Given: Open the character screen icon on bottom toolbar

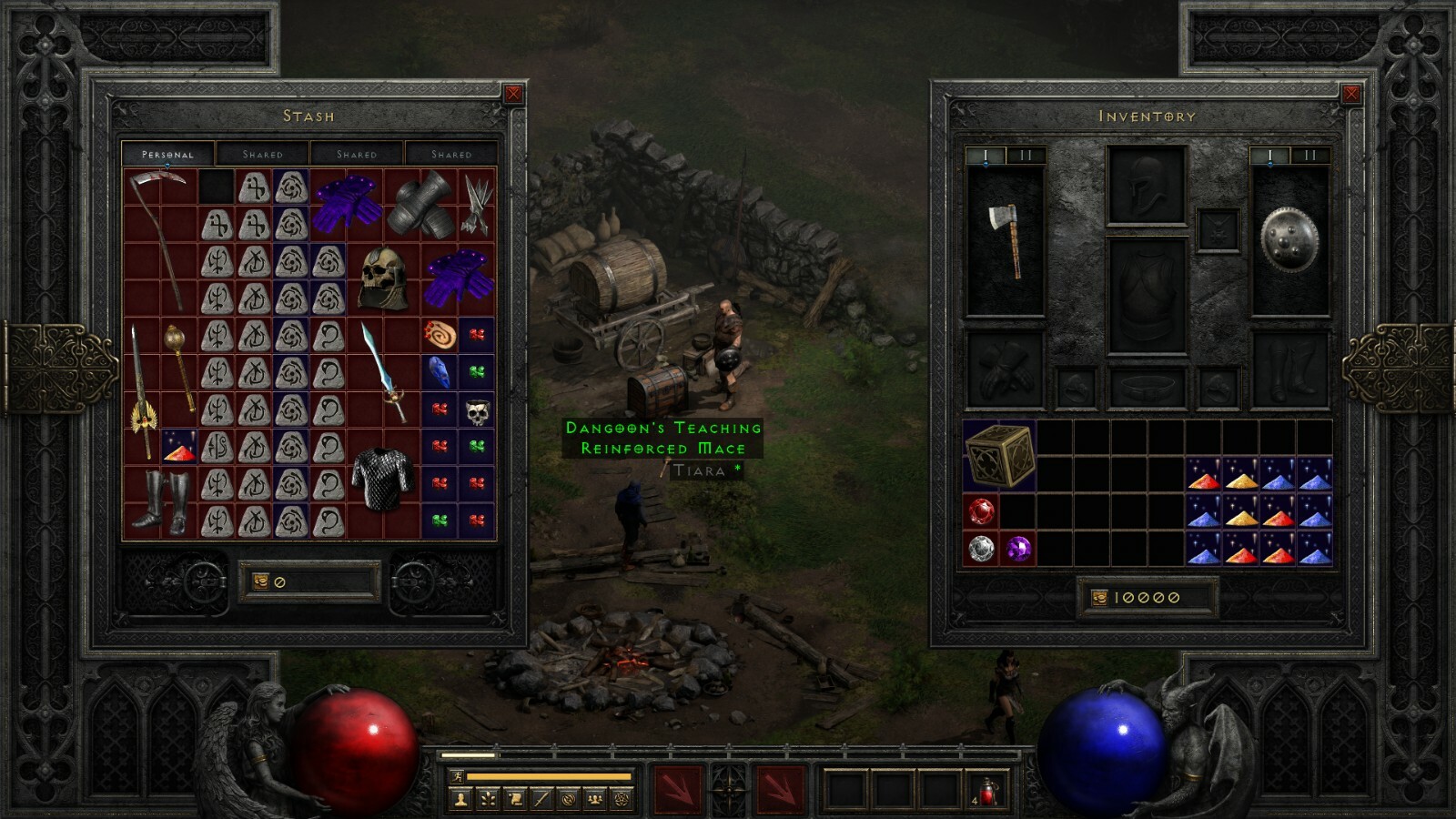Looking at the screenshot, I should tap(461, 799).
